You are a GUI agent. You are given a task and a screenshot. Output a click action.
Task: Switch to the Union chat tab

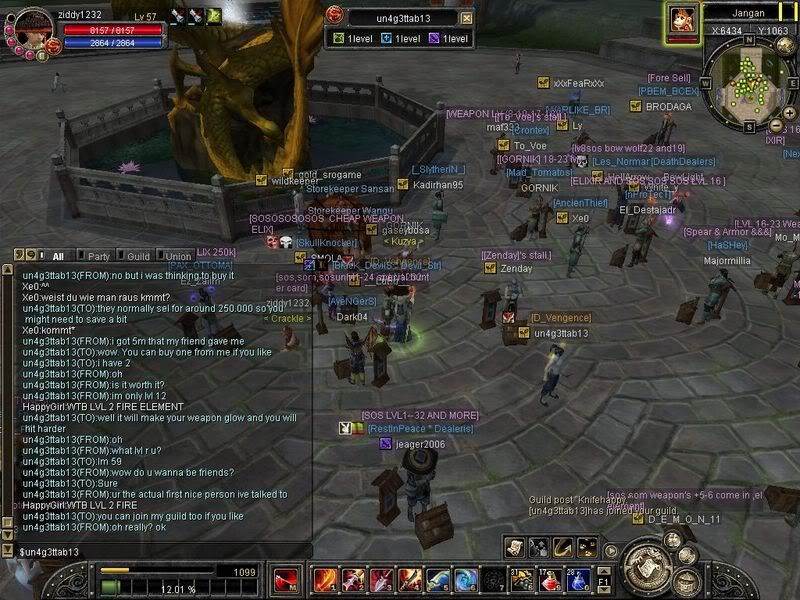pos(178,256)
